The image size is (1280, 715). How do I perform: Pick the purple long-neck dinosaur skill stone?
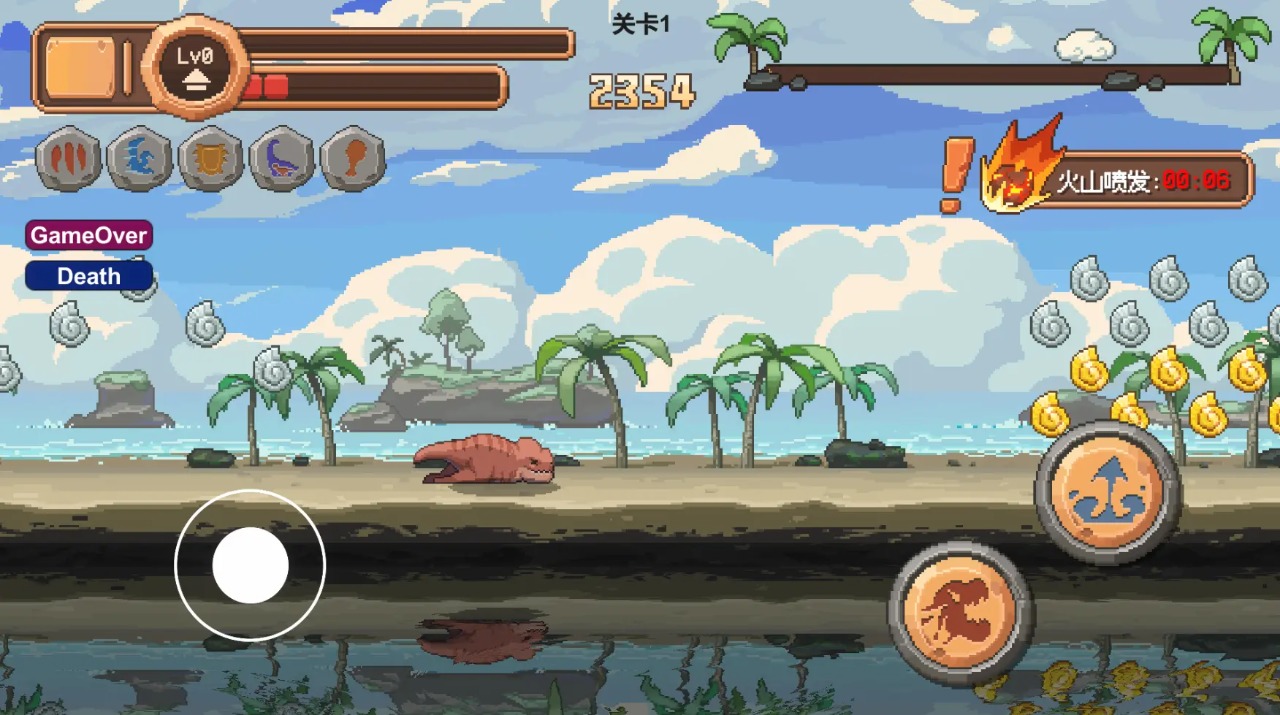coord(282,159)
